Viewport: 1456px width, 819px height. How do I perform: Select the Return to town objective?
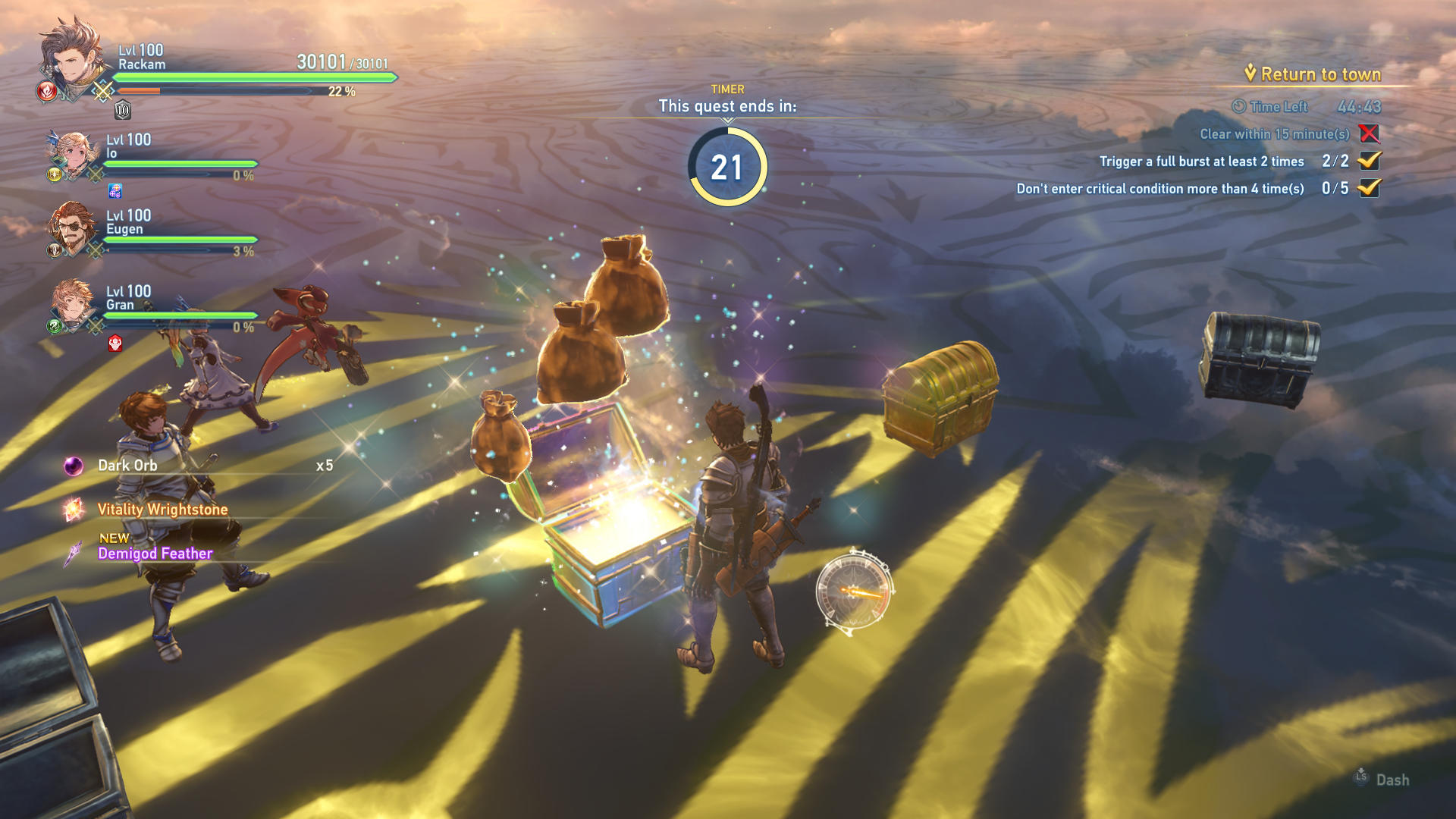click(x=1319, y=74)
